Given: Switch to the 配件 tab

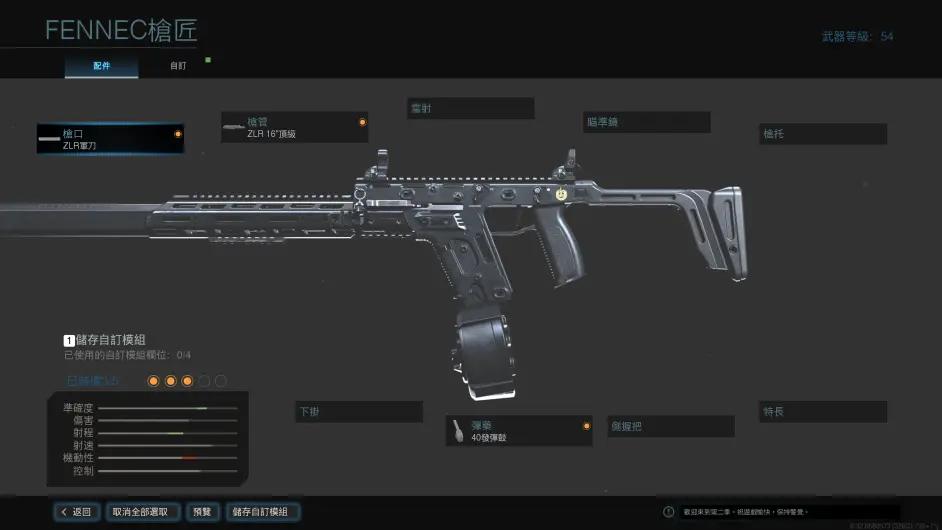Looking at the screenshot, I should 101,66.
